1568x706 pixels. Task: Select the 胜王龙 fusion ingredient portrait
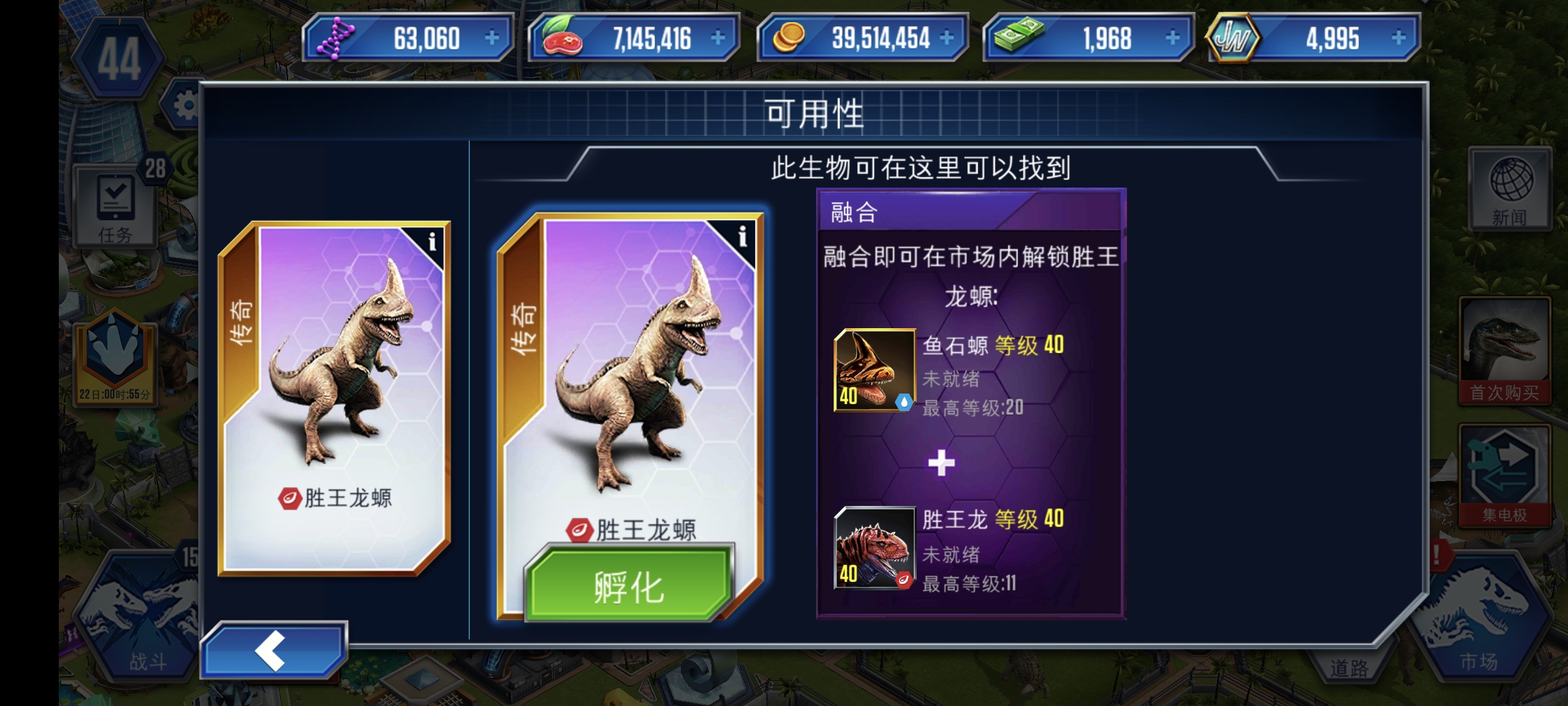tap(874, 548)
